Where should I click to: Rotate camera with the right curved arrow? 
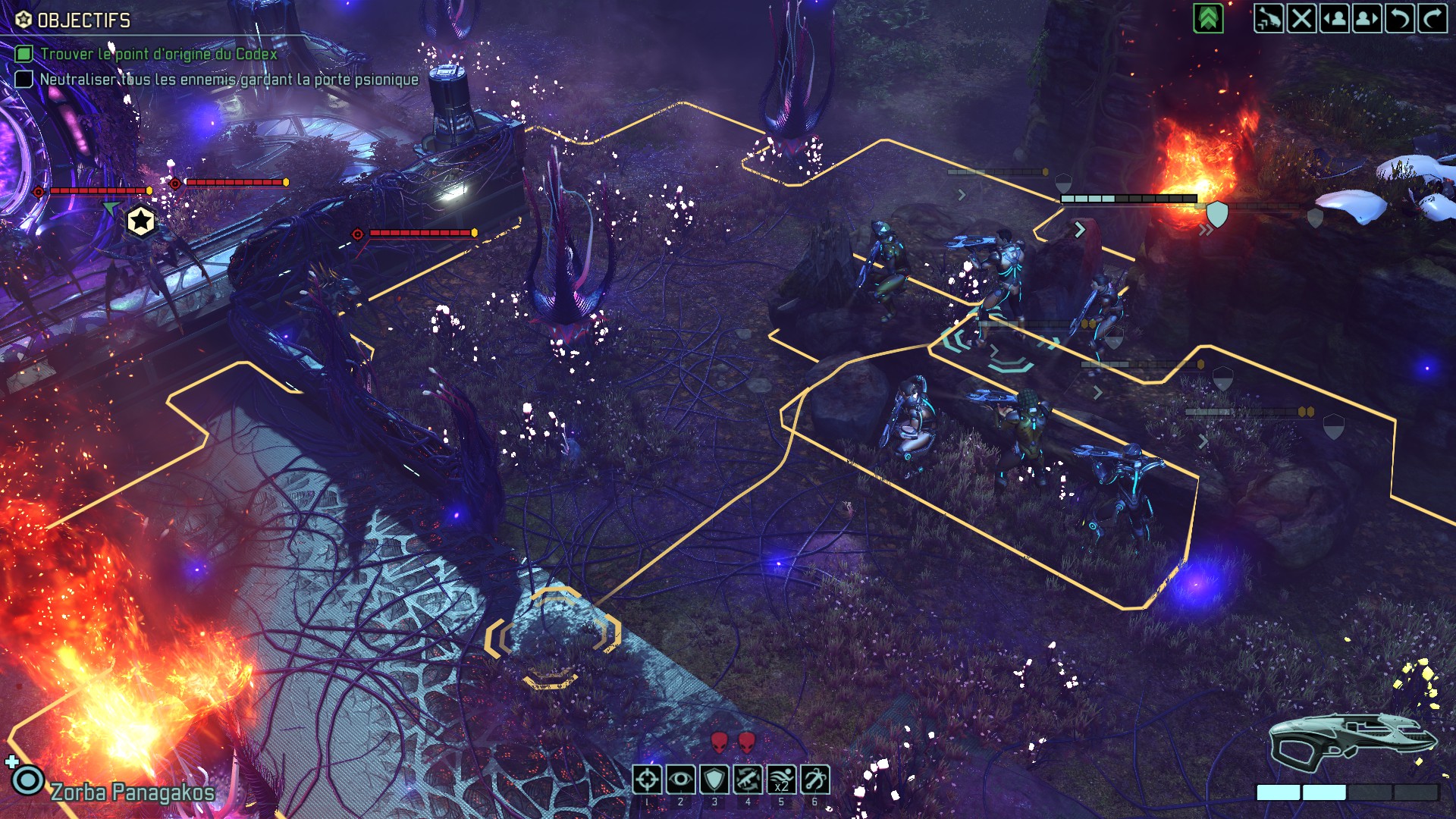coord(1432,18)
